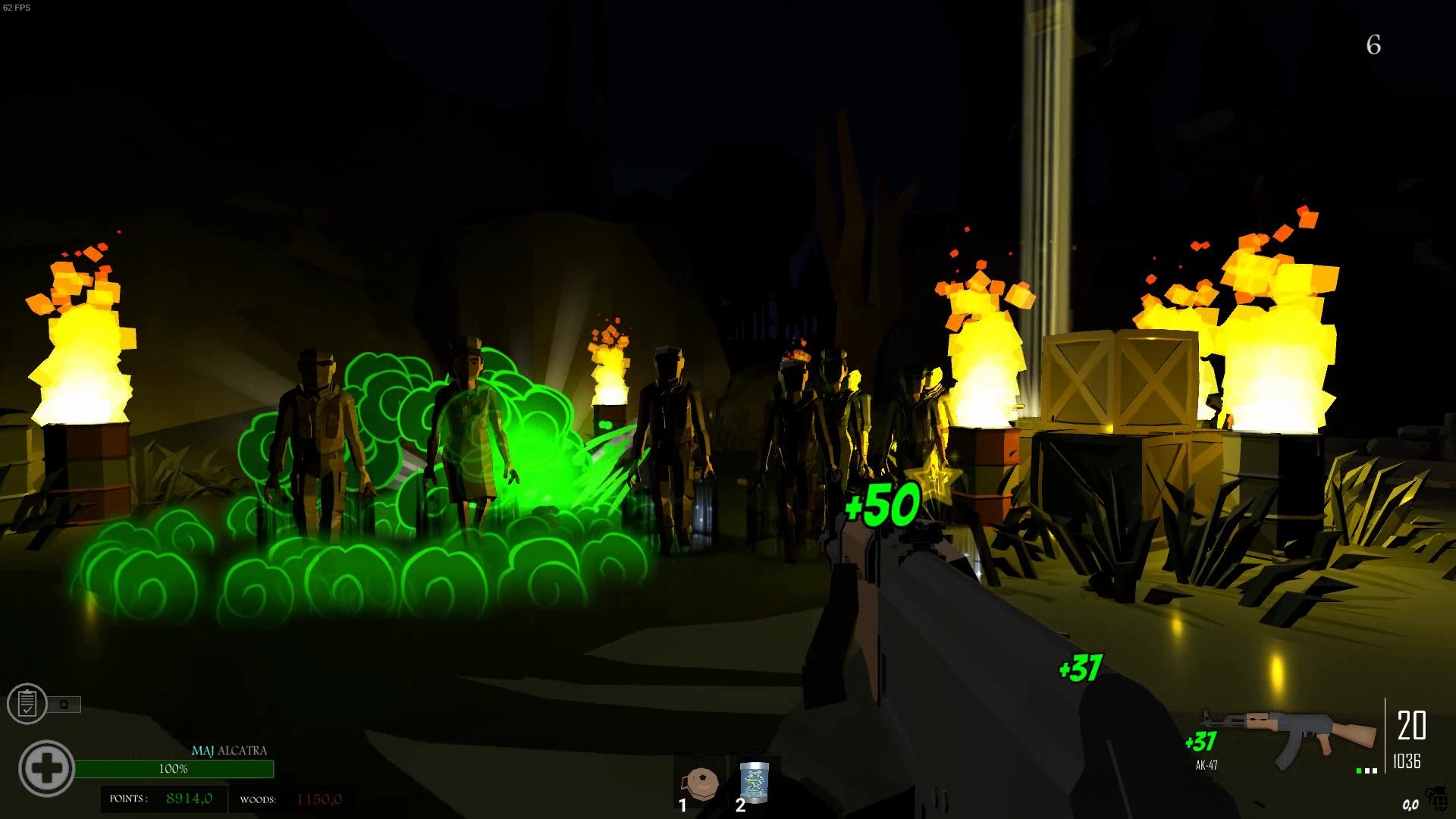
Task: Toggle the rightmost white fire-mode square
Action: (1375, 771)
